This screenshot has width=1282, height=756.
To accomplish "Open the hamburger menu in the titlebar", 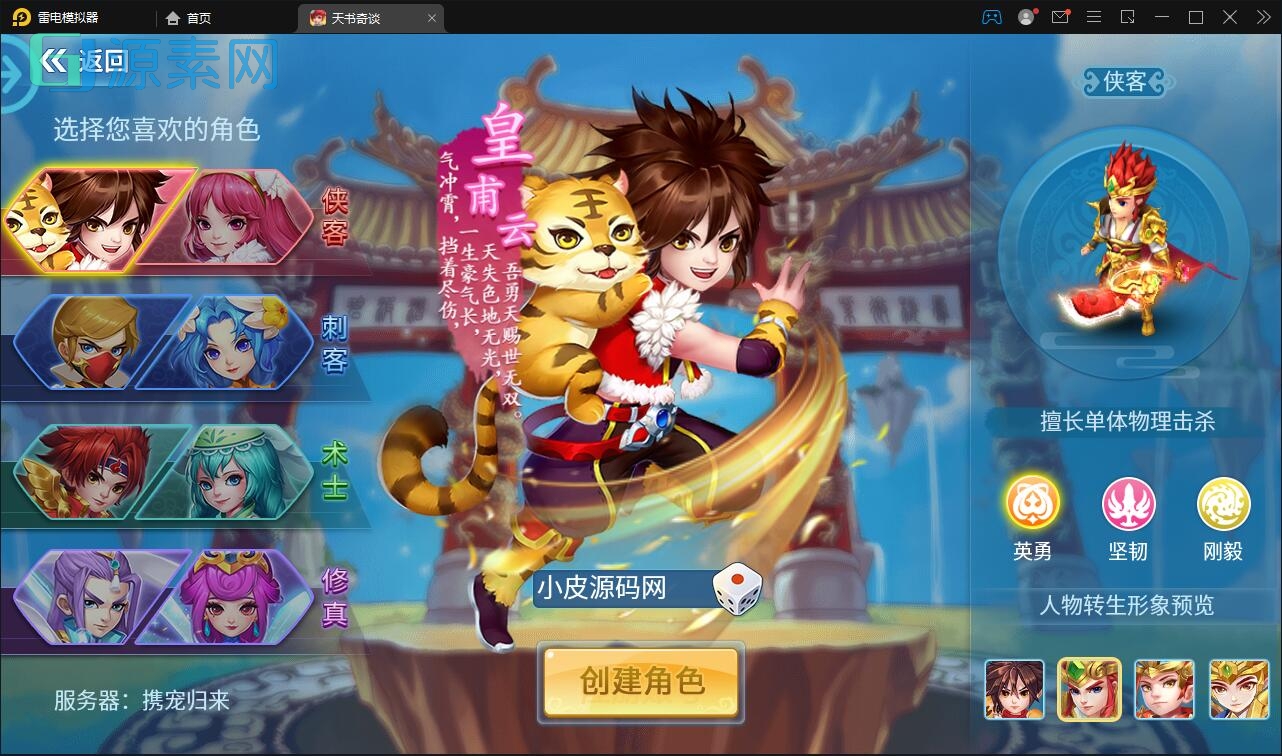I will click(x=1094, y=17).
